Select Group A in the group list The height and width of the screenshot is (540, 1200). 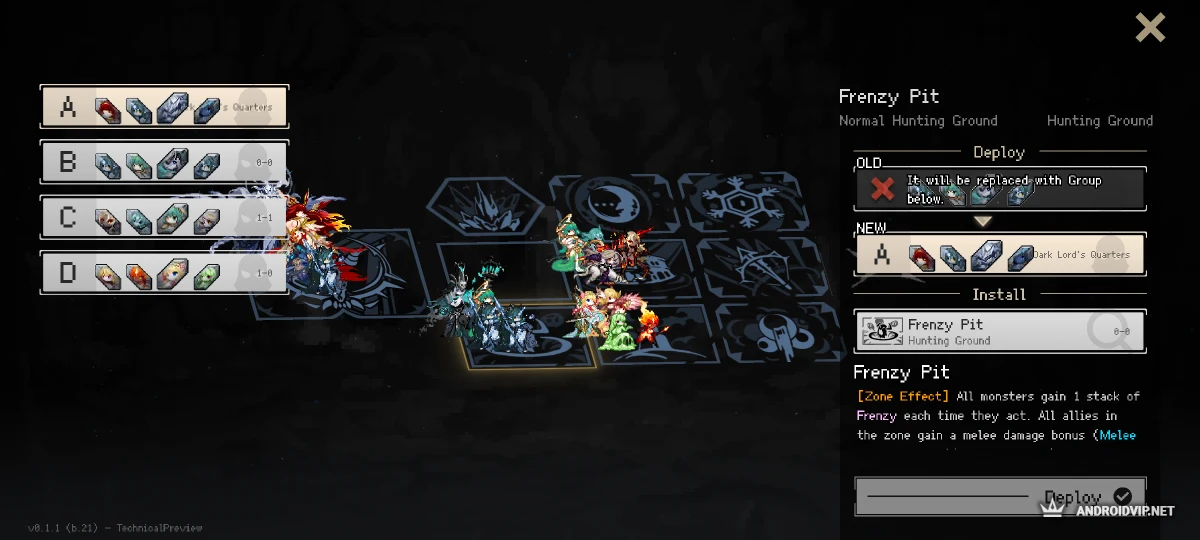pyautogui.click(x=164, y=107)
